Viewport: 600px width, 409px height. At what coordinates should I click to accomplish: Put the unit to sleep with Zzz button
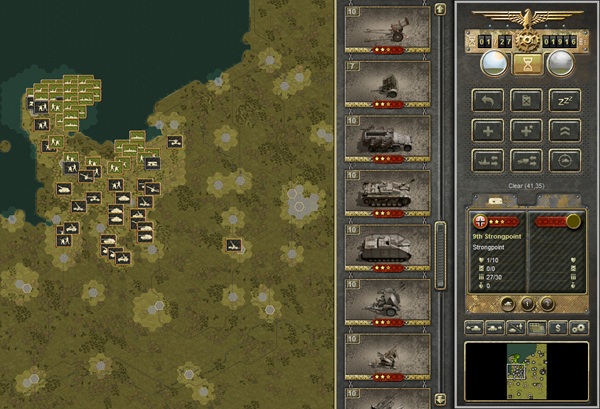coord(565,100)
